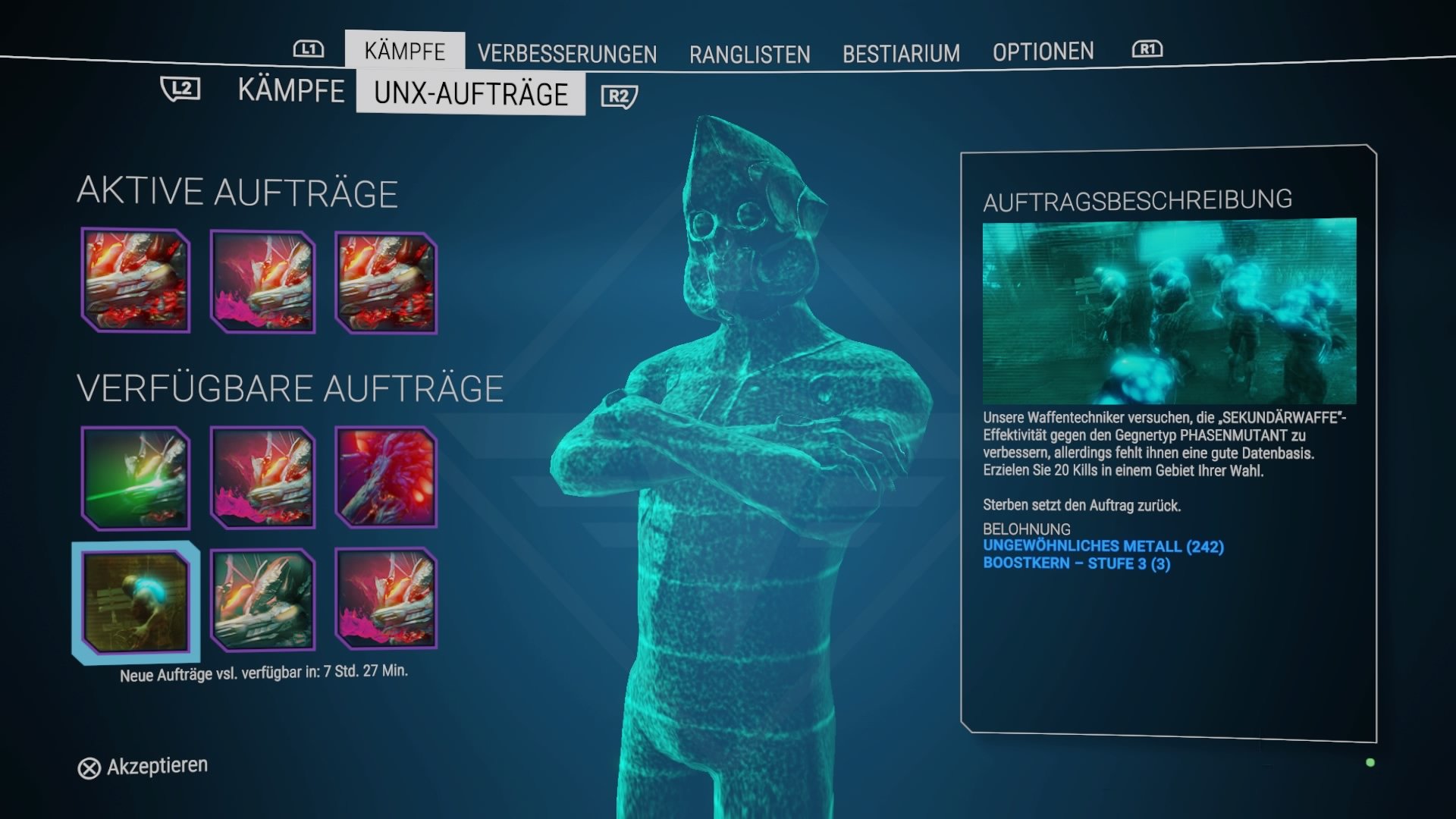The image size is (1456, 819).
Task: Select the top-level Kämpfe tab
Action: 404,51
